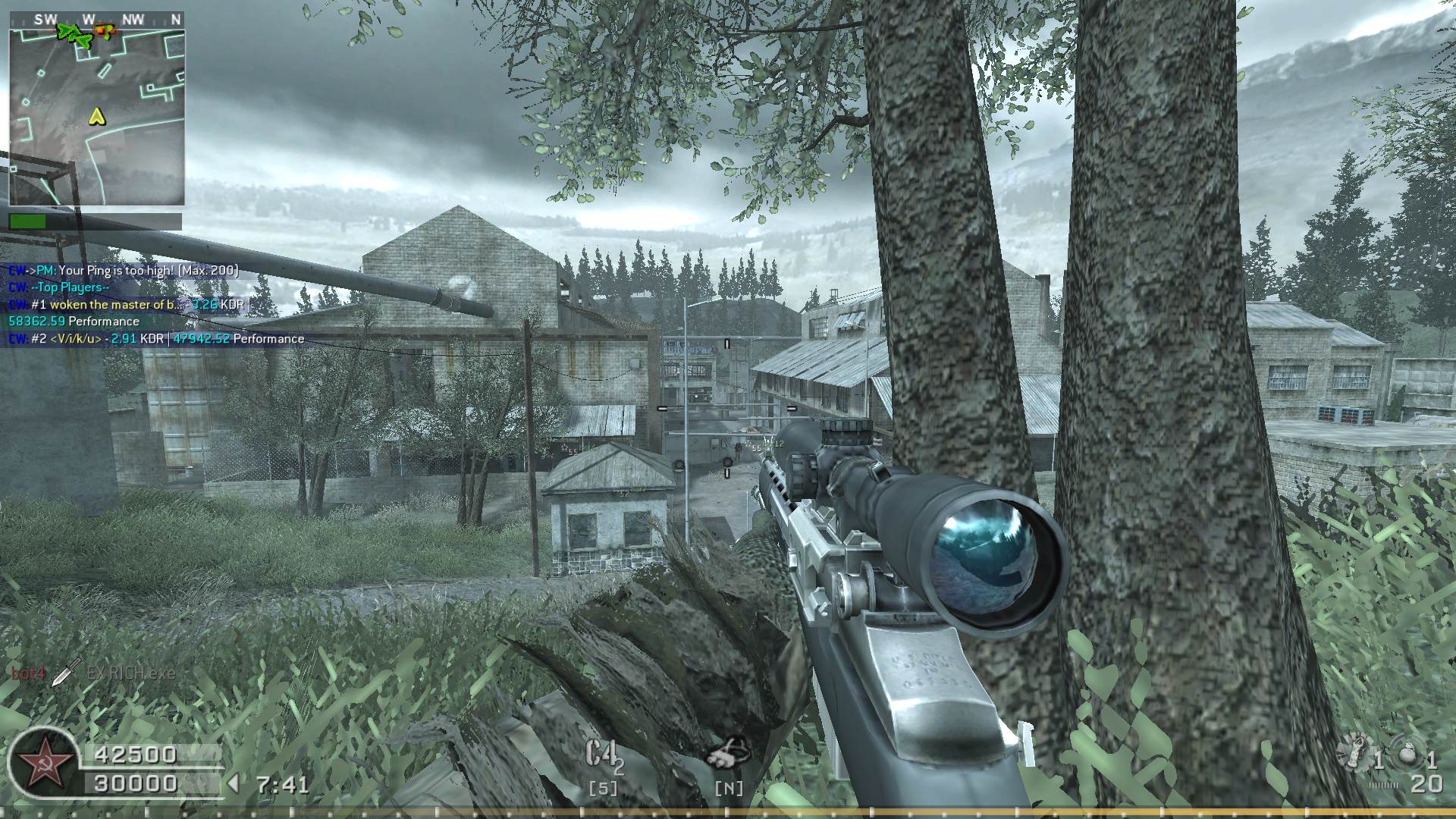Select the frag grenade icon
1456x819 pixels.
1407,756
